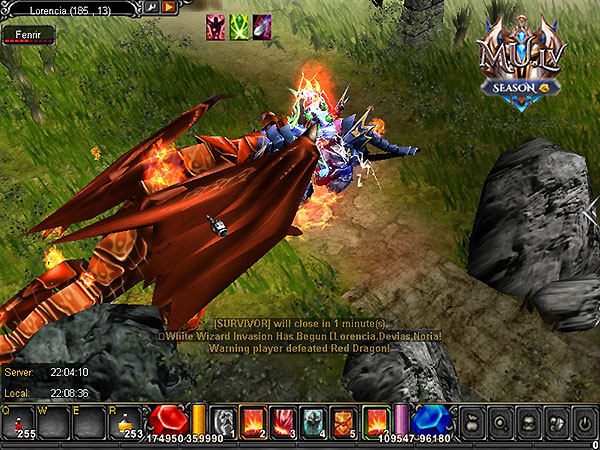The width and height of the screenshot is (600, 450).
Task: Inspect the dark purple feather buff icon
Action: point(262,27)
